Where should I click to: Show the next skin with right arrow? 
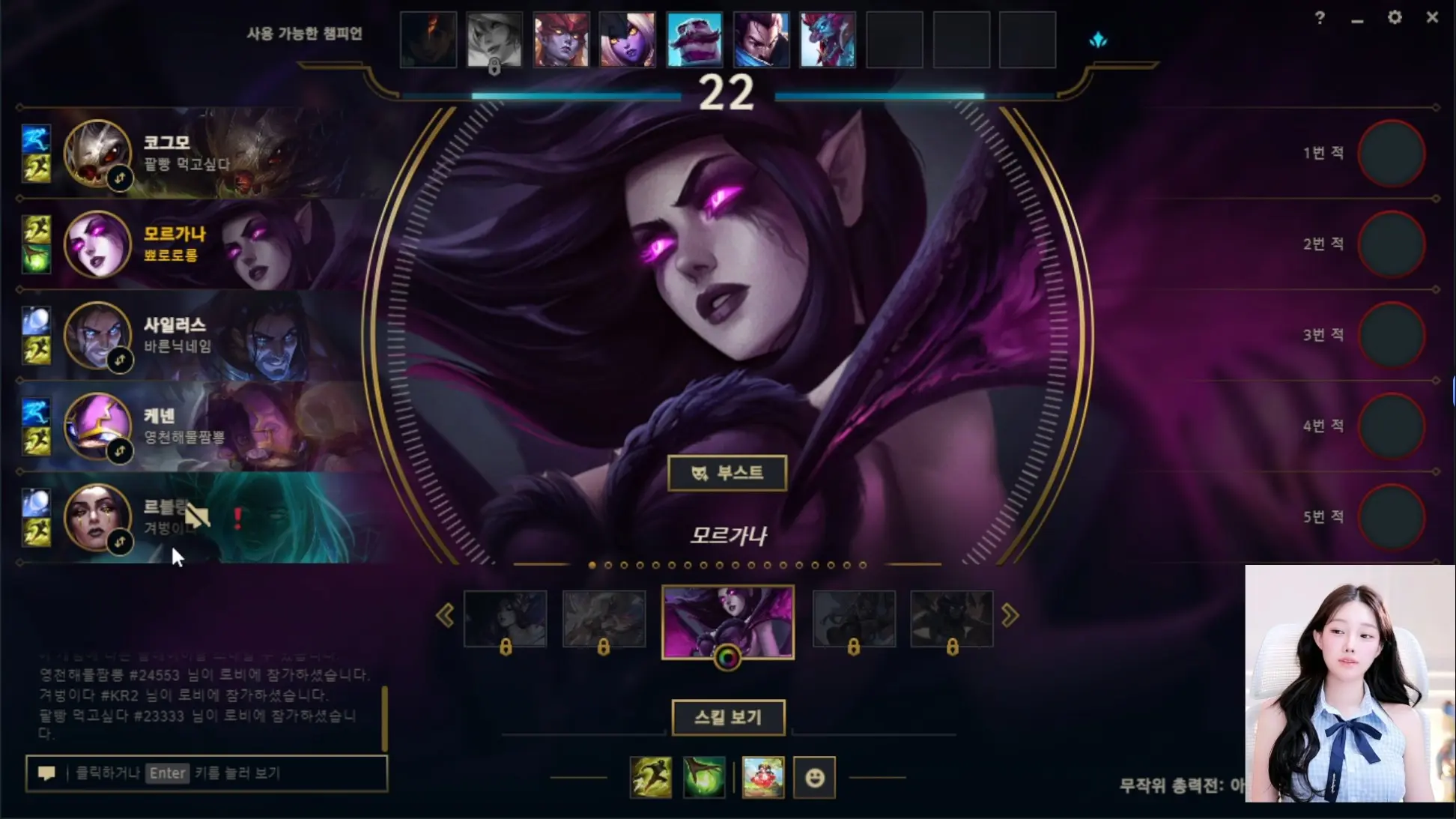1010,616
